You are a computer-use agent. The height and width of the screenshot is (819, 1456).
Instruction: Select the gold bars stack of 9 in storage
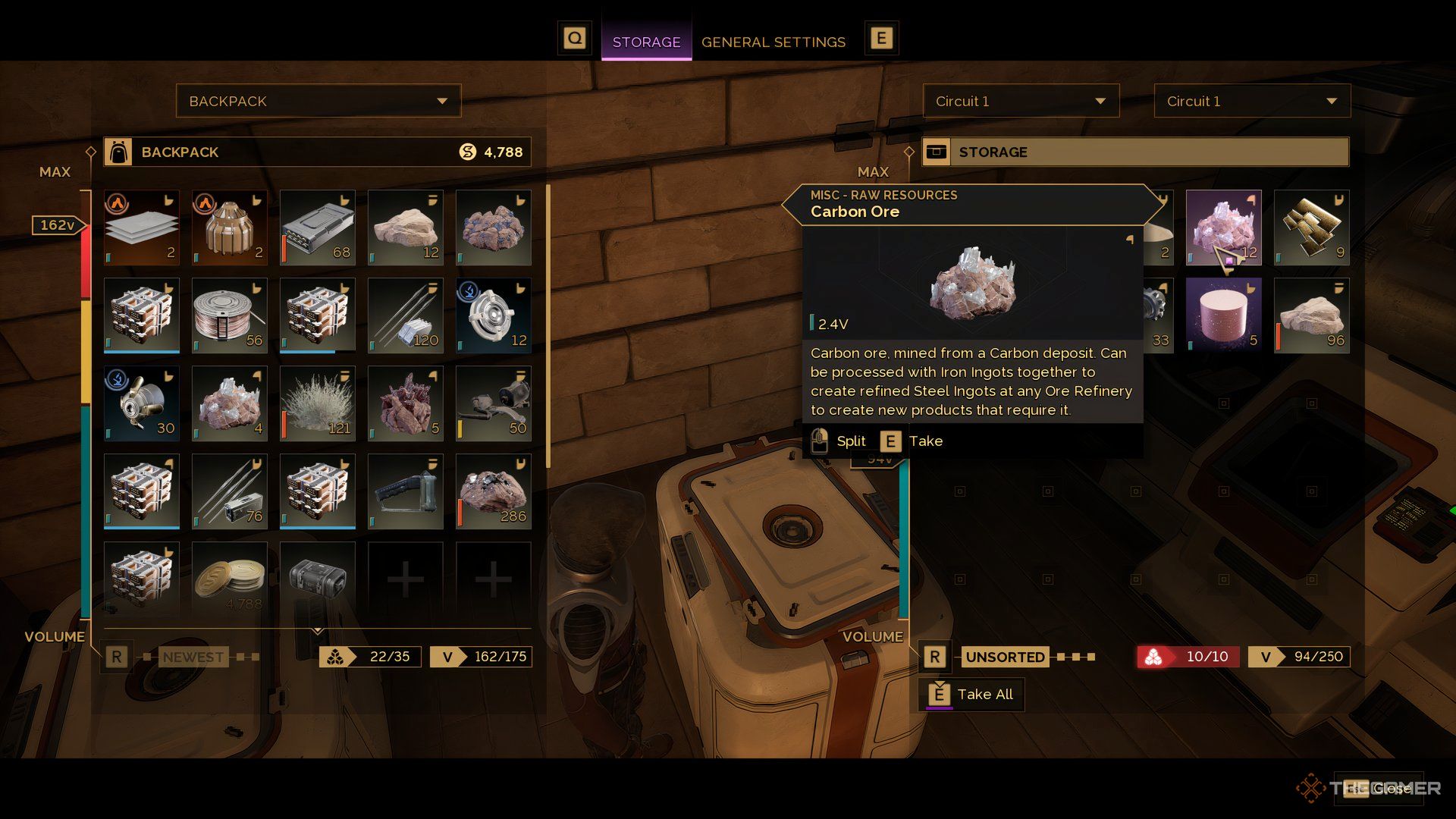tap(1311, 227)
